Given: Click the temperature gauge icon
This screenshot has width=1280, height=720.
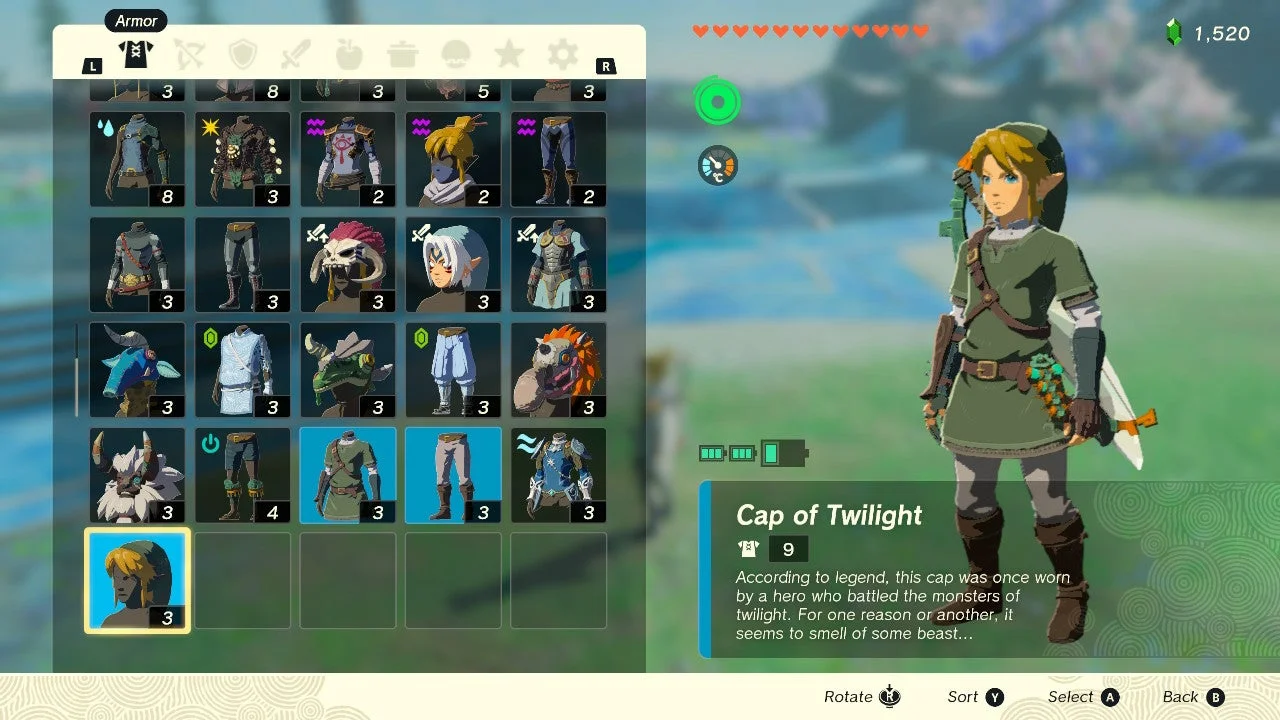Looking at the screenshot, I should [716, 166].
